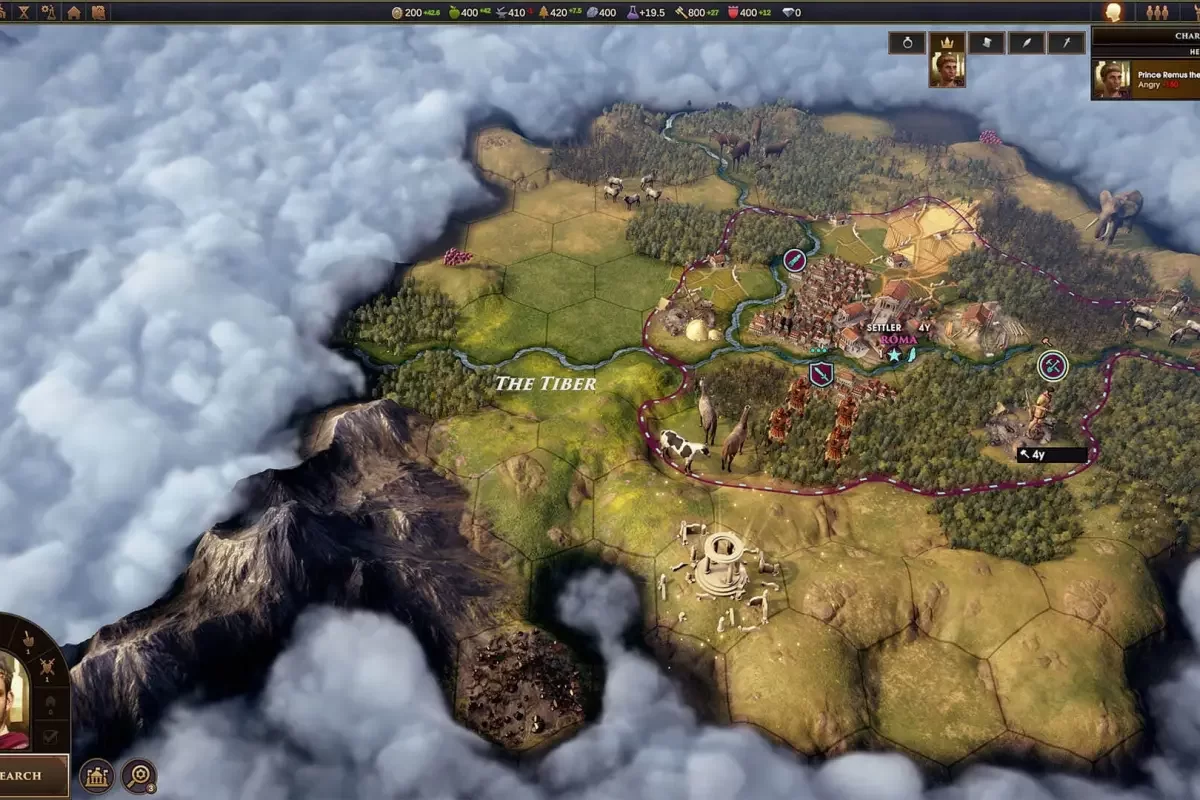Viewport: 1200px width, 800px height.
Task: Switch to the scroll tab
Action: (986, 42)
